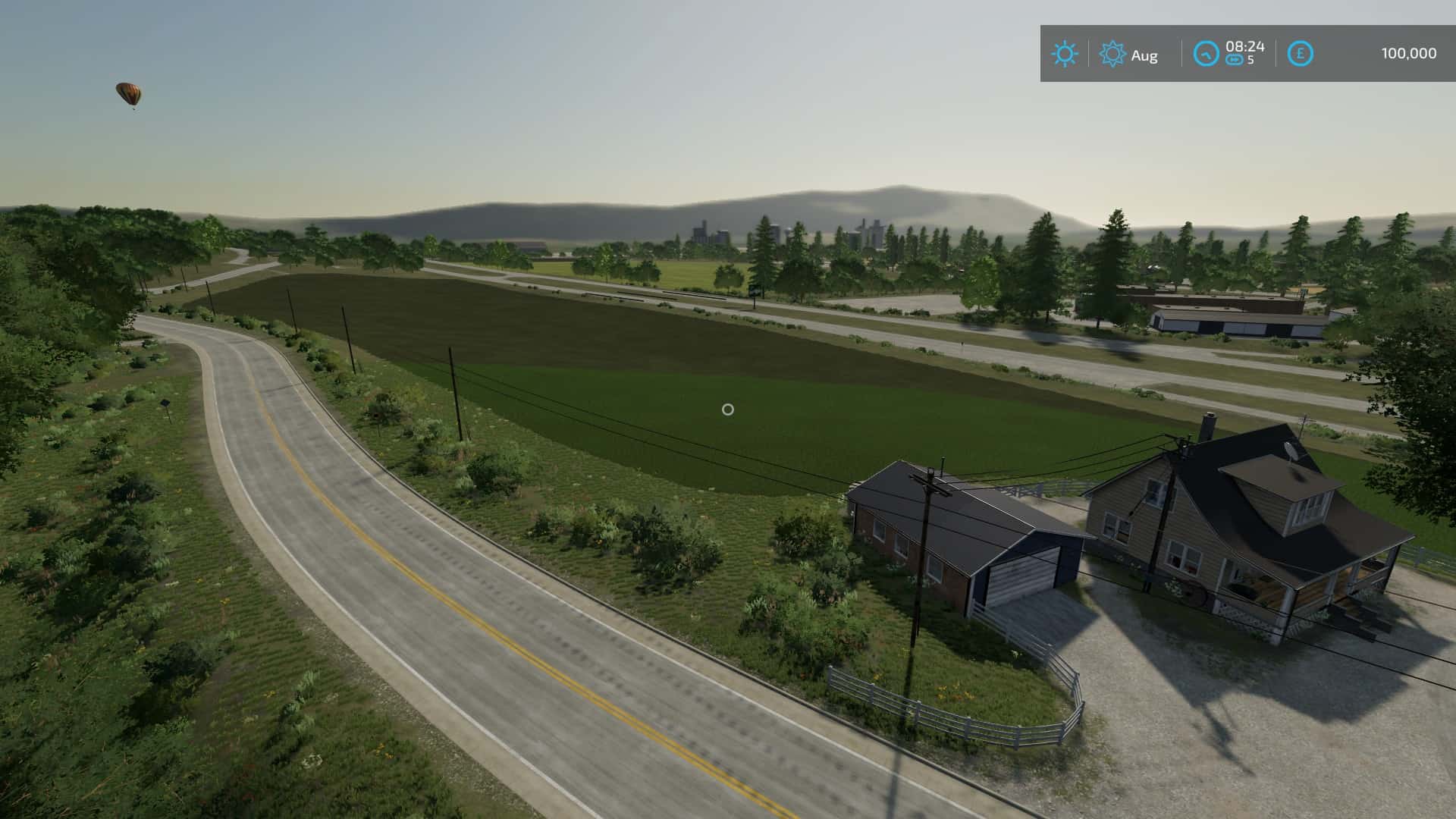Click the pound currency icon
Image resolution: width=1456 pixels, height=819 pixels.
(x=1301, y=54)
